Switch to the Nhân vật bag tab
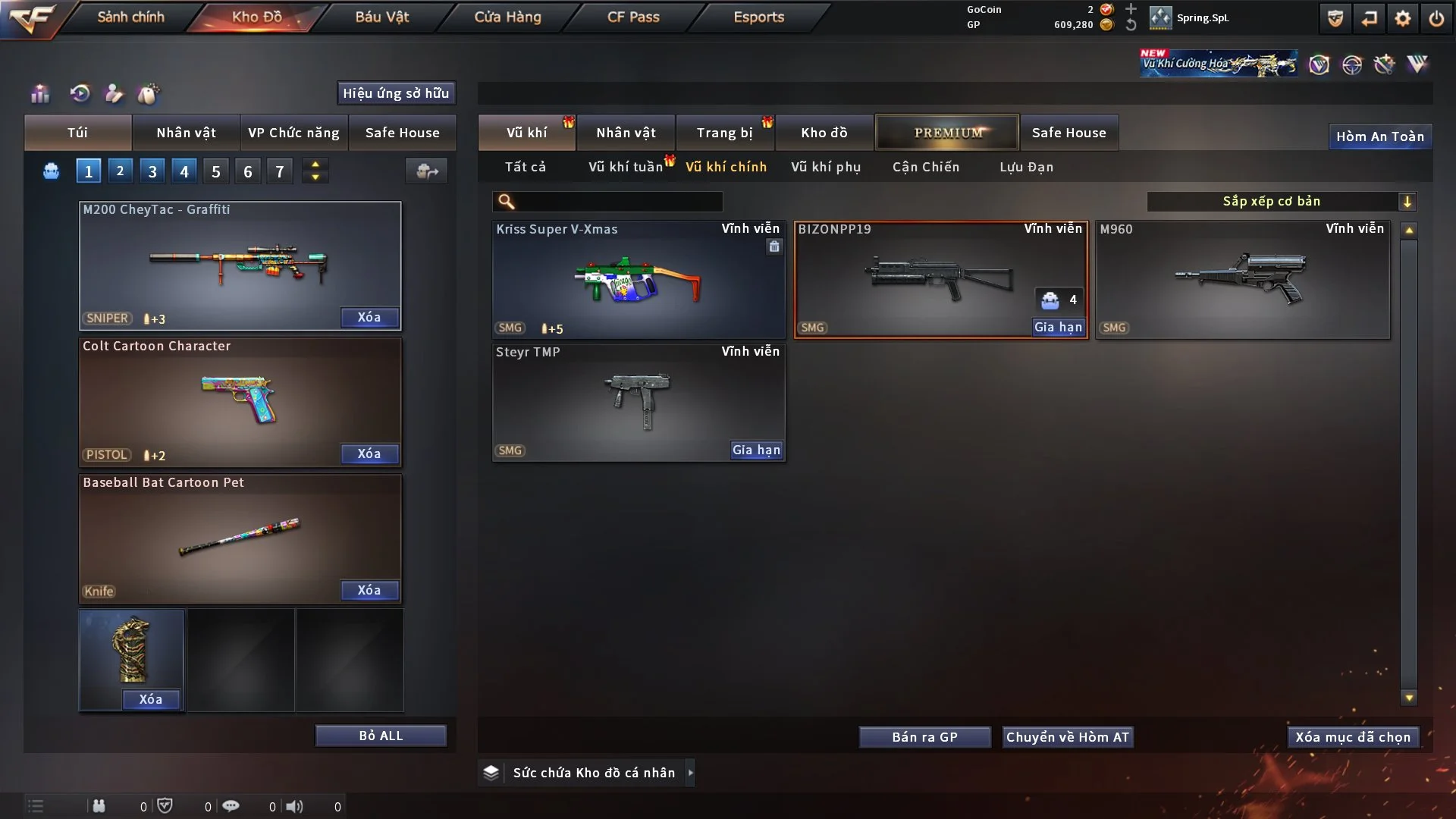This screenshot has width=1456, height=819. click(x=186, y=133)
